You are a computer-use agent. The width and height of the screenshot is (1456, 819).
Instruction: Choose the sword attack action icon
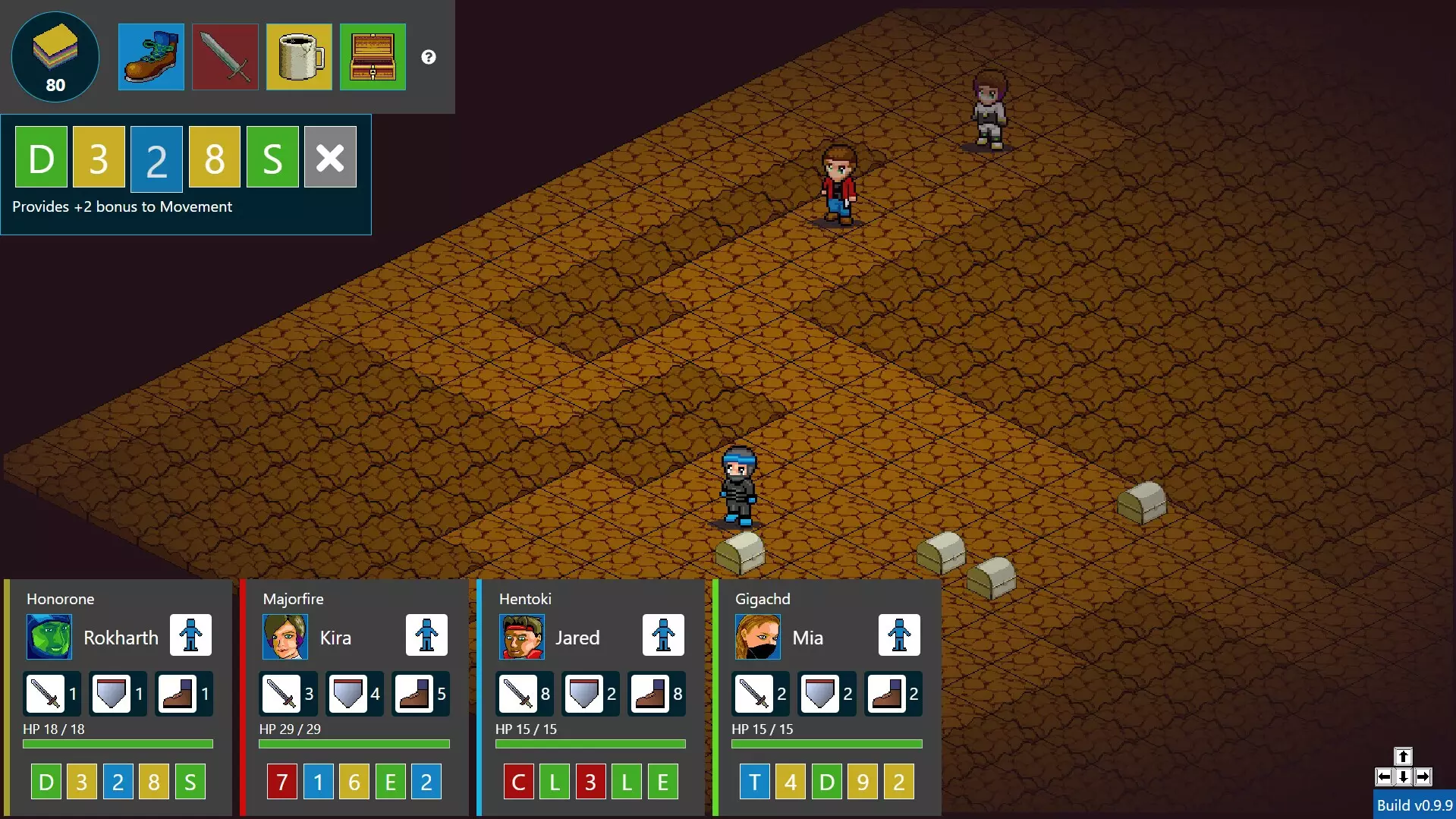point(225,57)
